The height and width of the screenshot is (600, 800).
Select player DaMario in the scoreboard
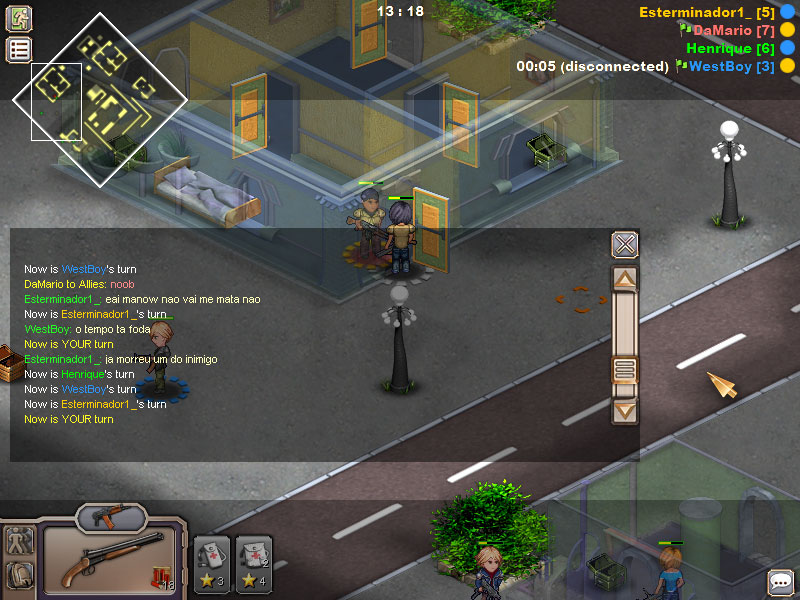[x=727, y=30]
